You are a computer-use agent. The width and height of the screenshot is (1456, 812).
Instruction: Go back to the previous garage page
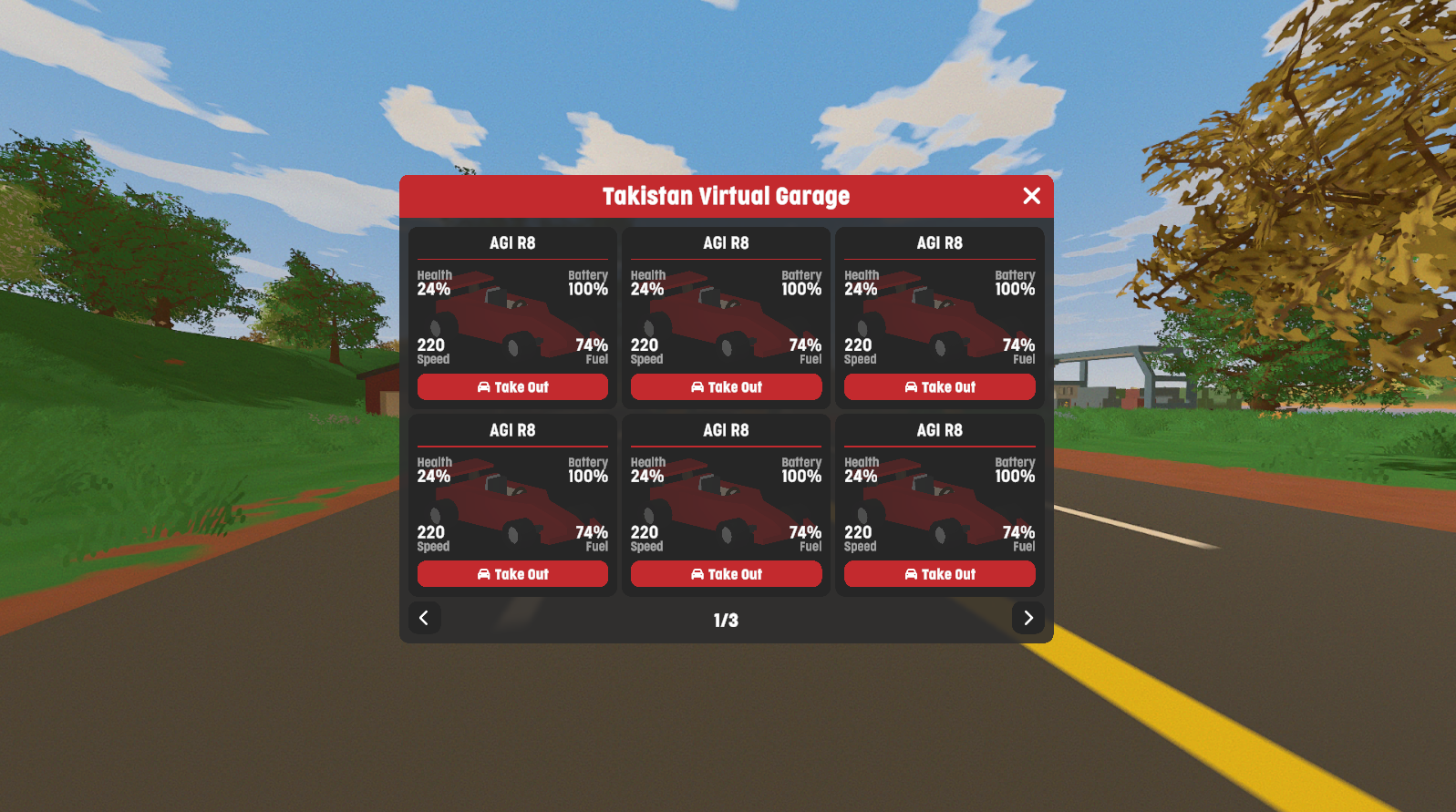(x=424, y=618)
